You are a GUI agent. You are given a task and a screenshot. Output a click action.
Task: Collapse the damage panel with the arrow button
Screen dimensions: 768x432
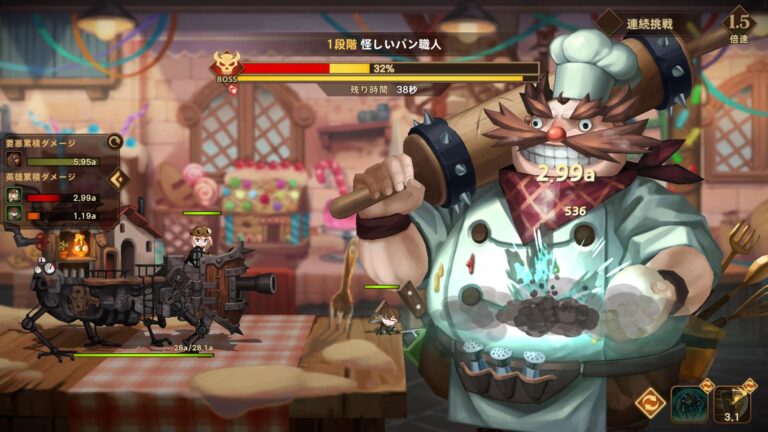tap(118, 180)
